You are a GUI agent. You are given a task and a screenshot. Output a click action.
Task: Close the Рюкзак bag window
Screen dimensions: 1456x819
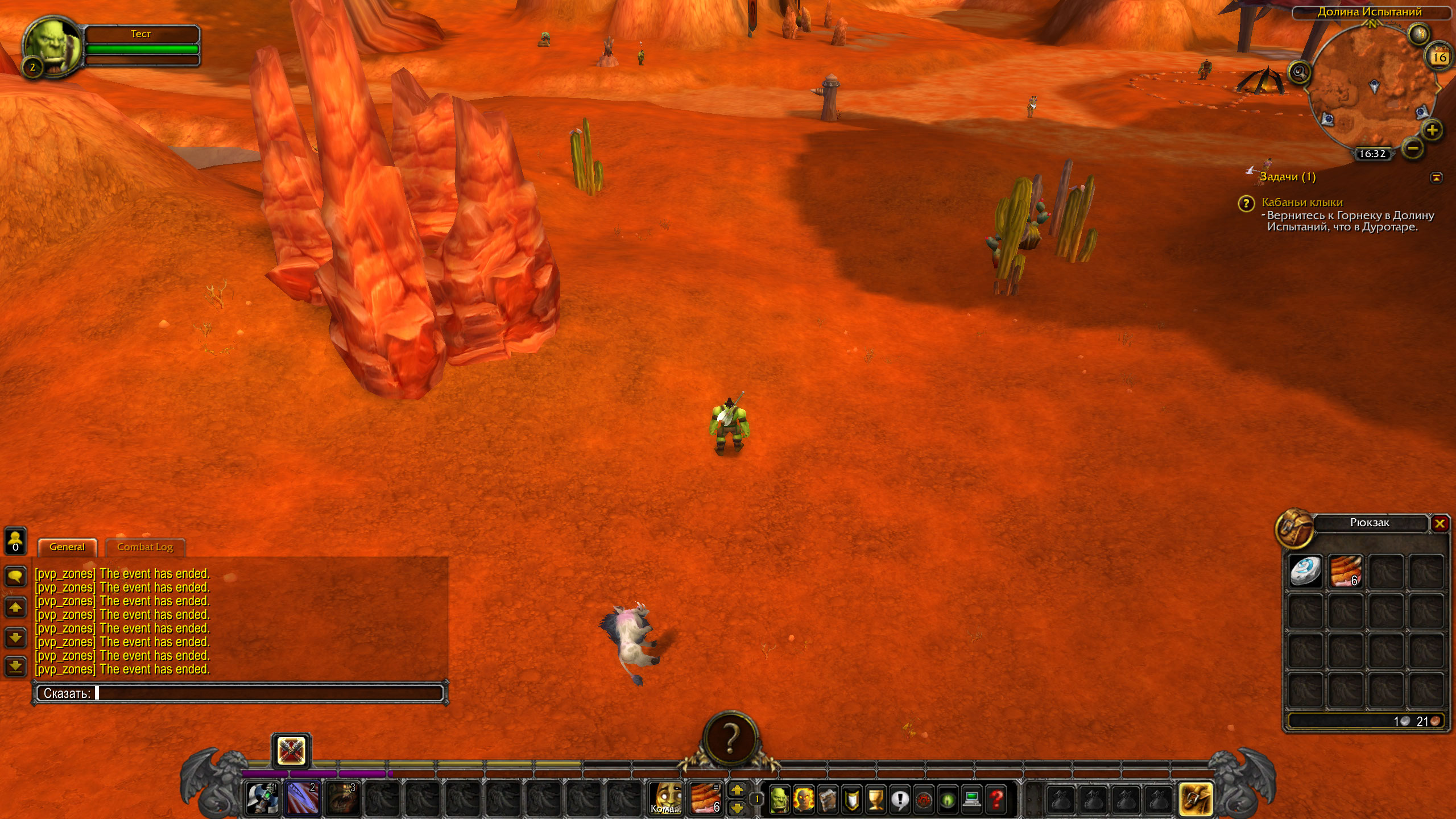click(x=1440, y=523)
